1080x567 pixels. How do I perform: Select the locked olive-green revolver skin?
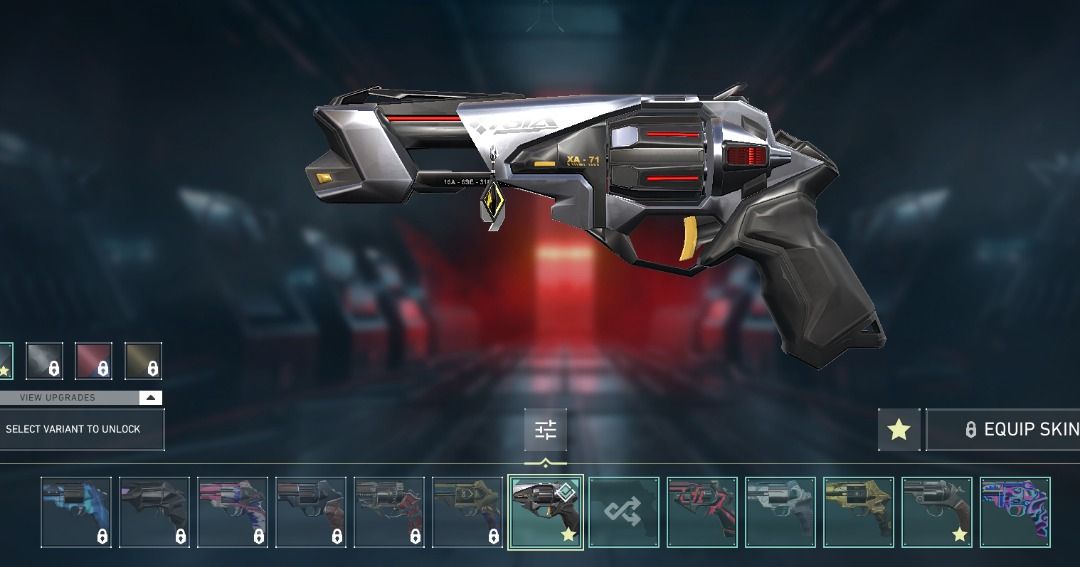pyautogui.click(x=467, y=512)
